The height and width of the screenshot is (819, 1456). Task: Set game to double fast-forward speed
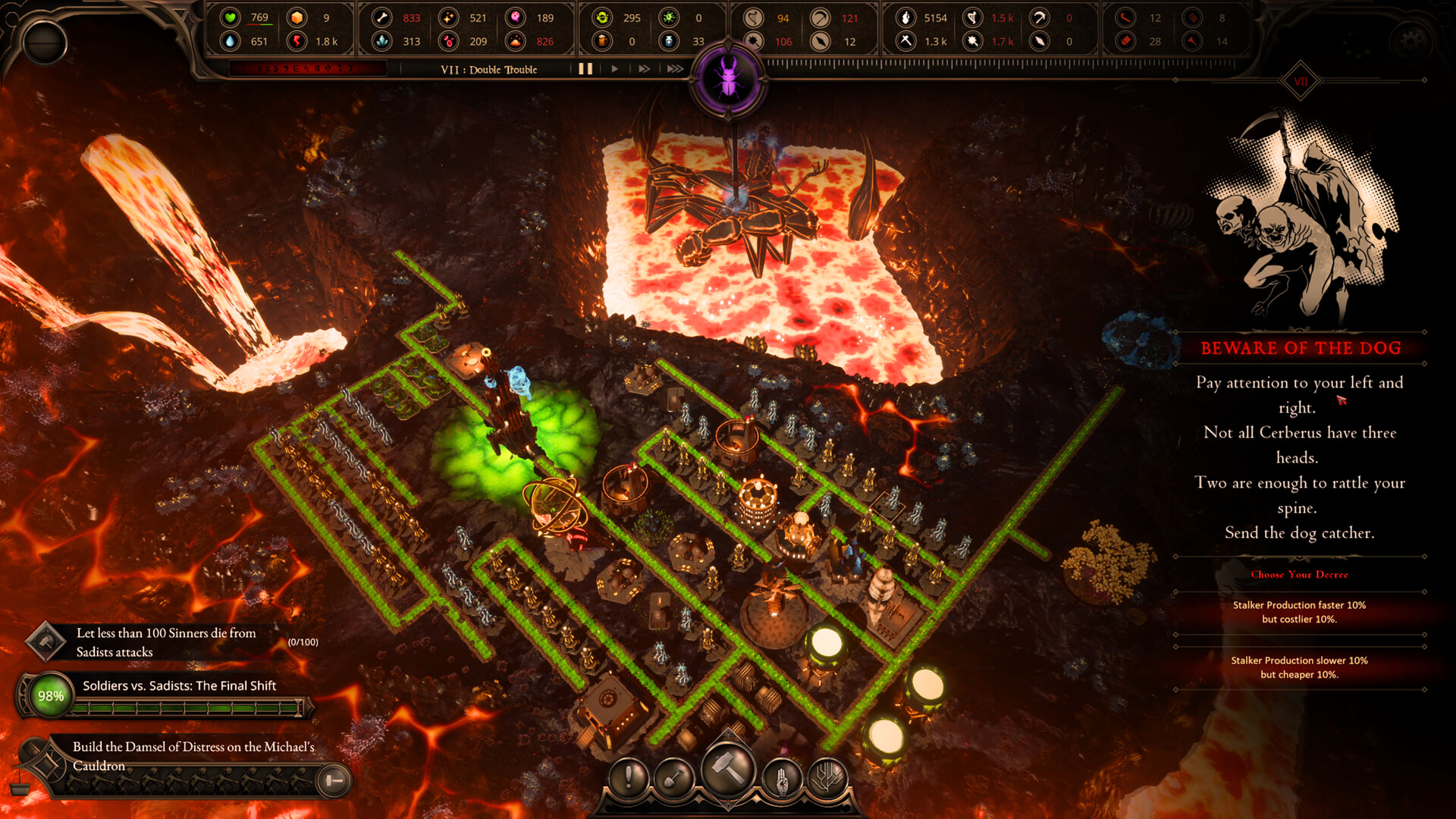tap(644, 69)
